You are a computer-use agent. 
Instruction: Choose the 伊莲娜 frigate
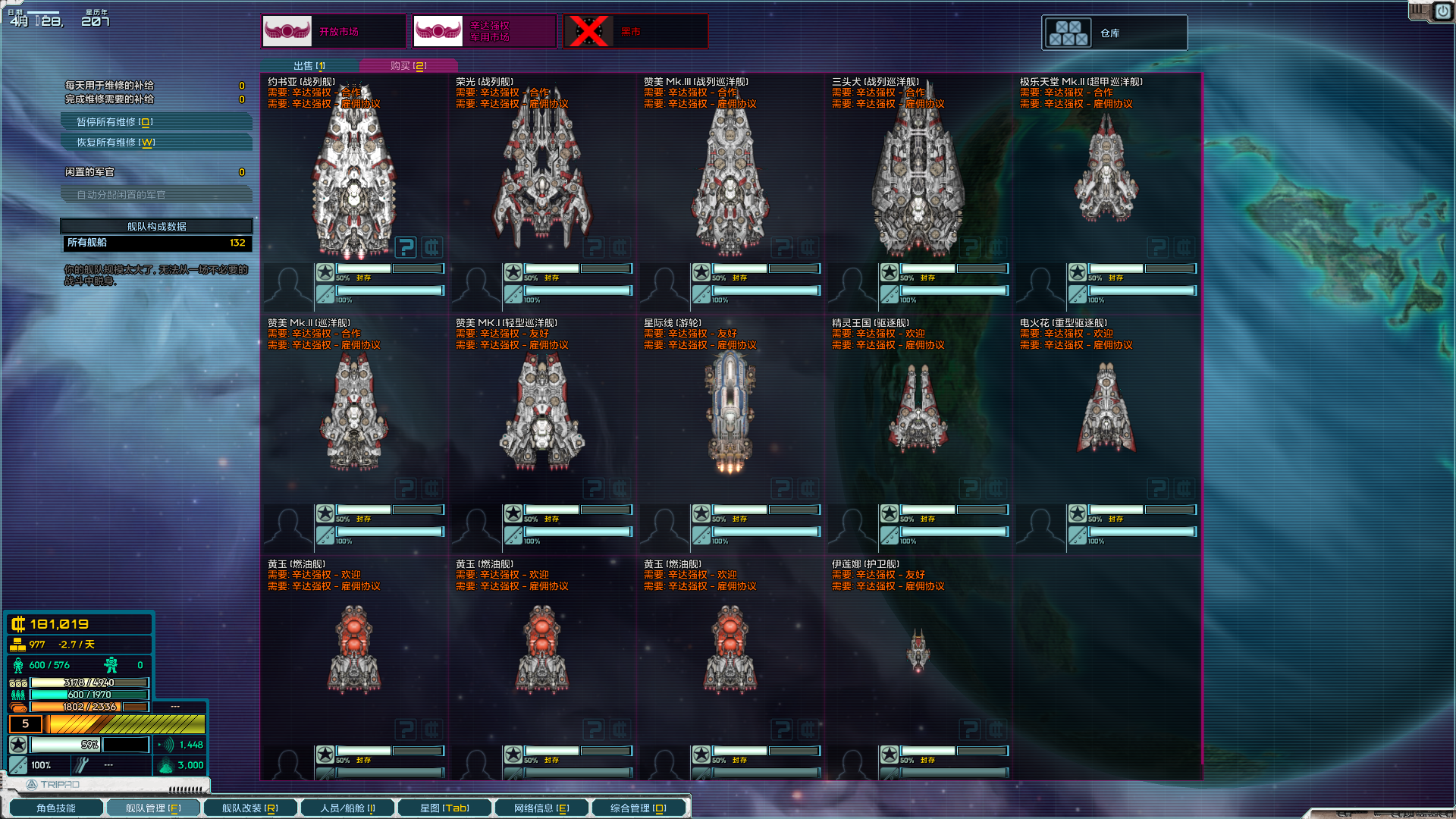coord(918,651)
